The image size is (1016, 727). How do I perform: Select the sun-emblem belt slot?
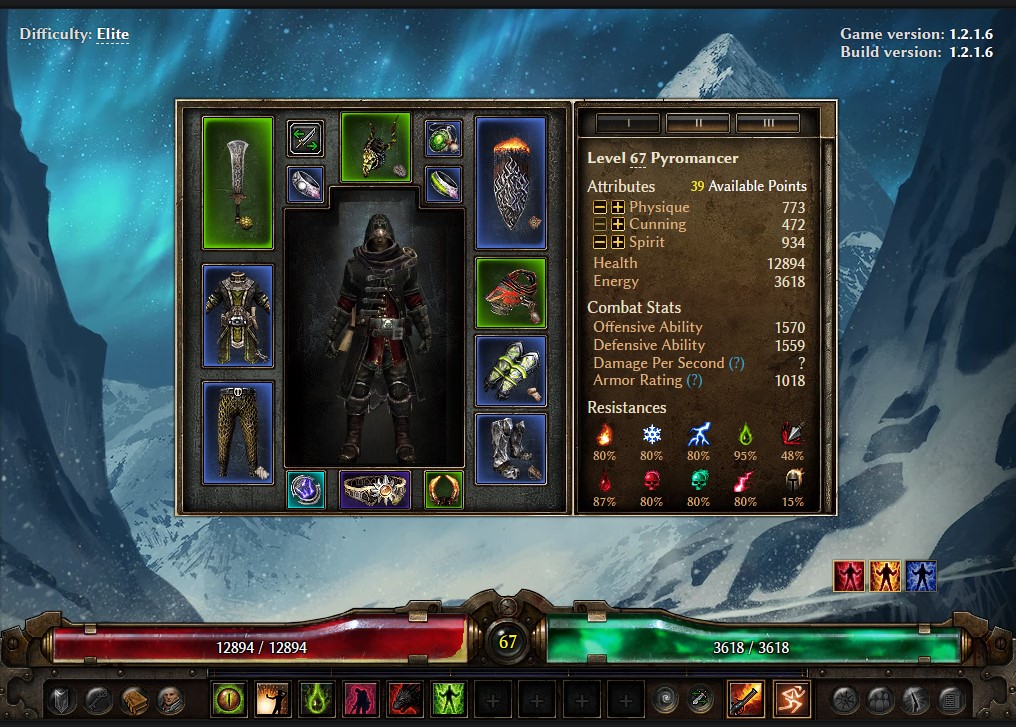(374, 489)
